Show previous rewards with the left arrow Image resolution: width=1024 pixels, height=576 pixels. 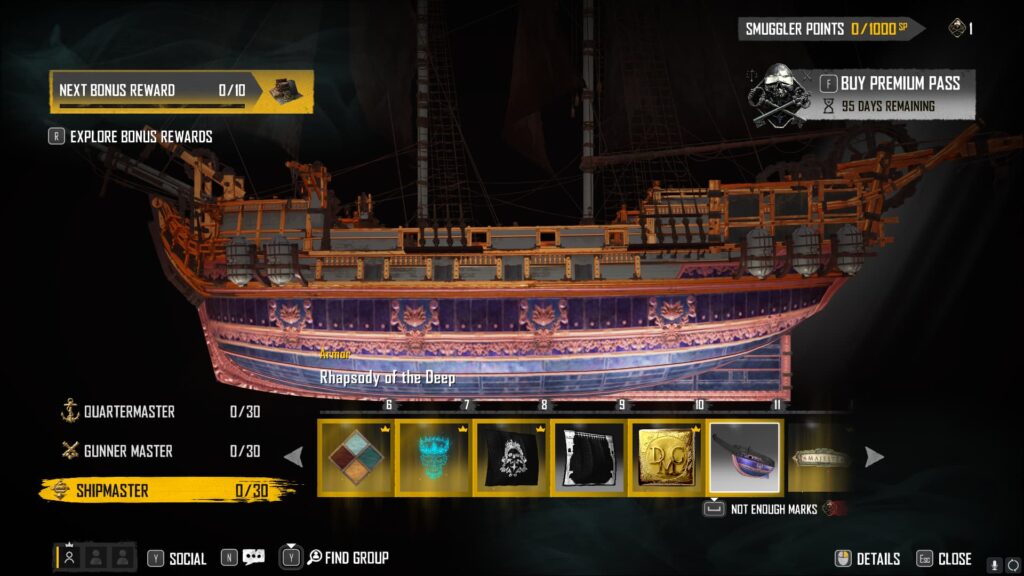click(294, 457)
